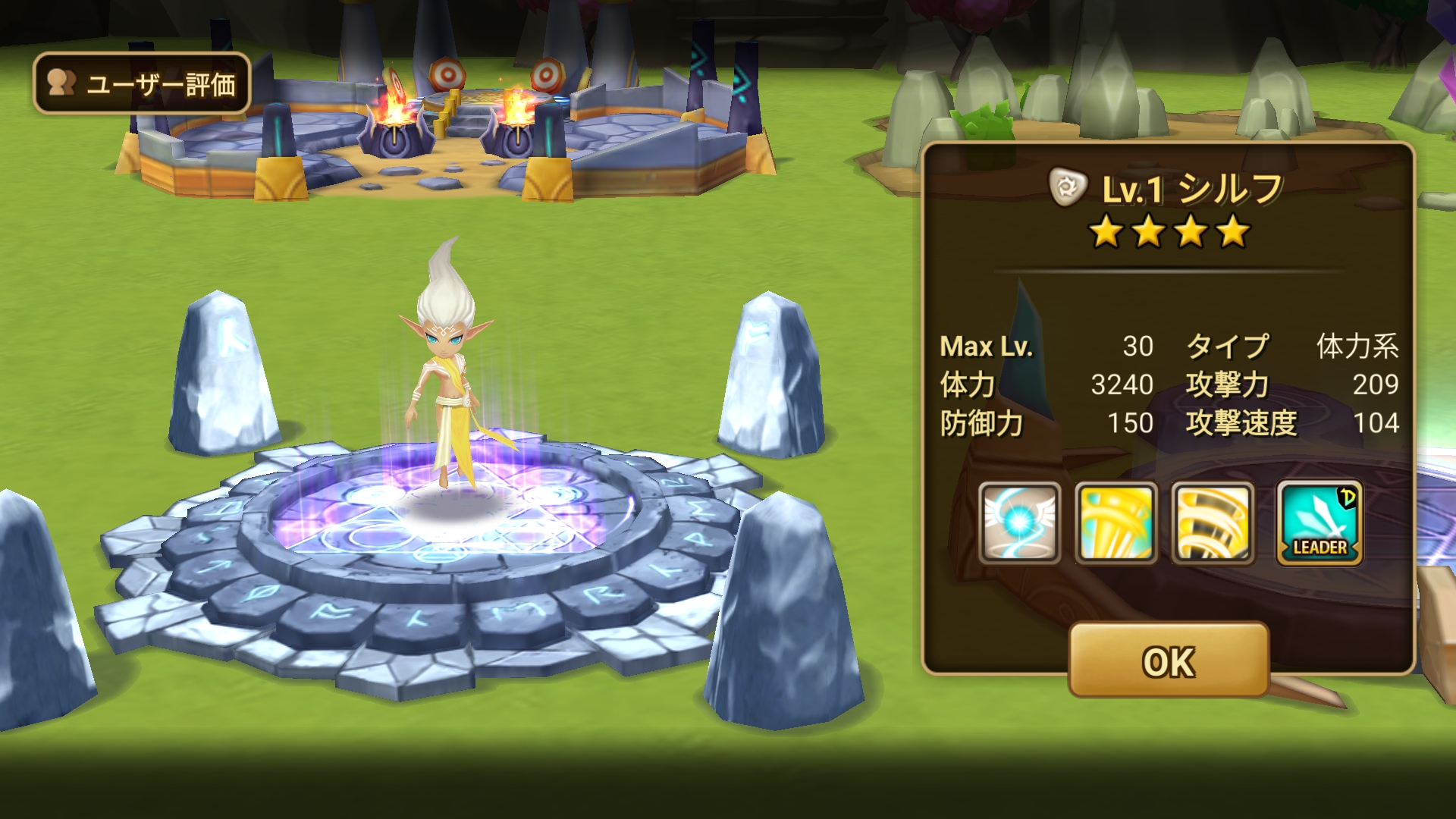Open the ユーザー評価 user reviews
The image size is (1456, 819).
(142, 83)
